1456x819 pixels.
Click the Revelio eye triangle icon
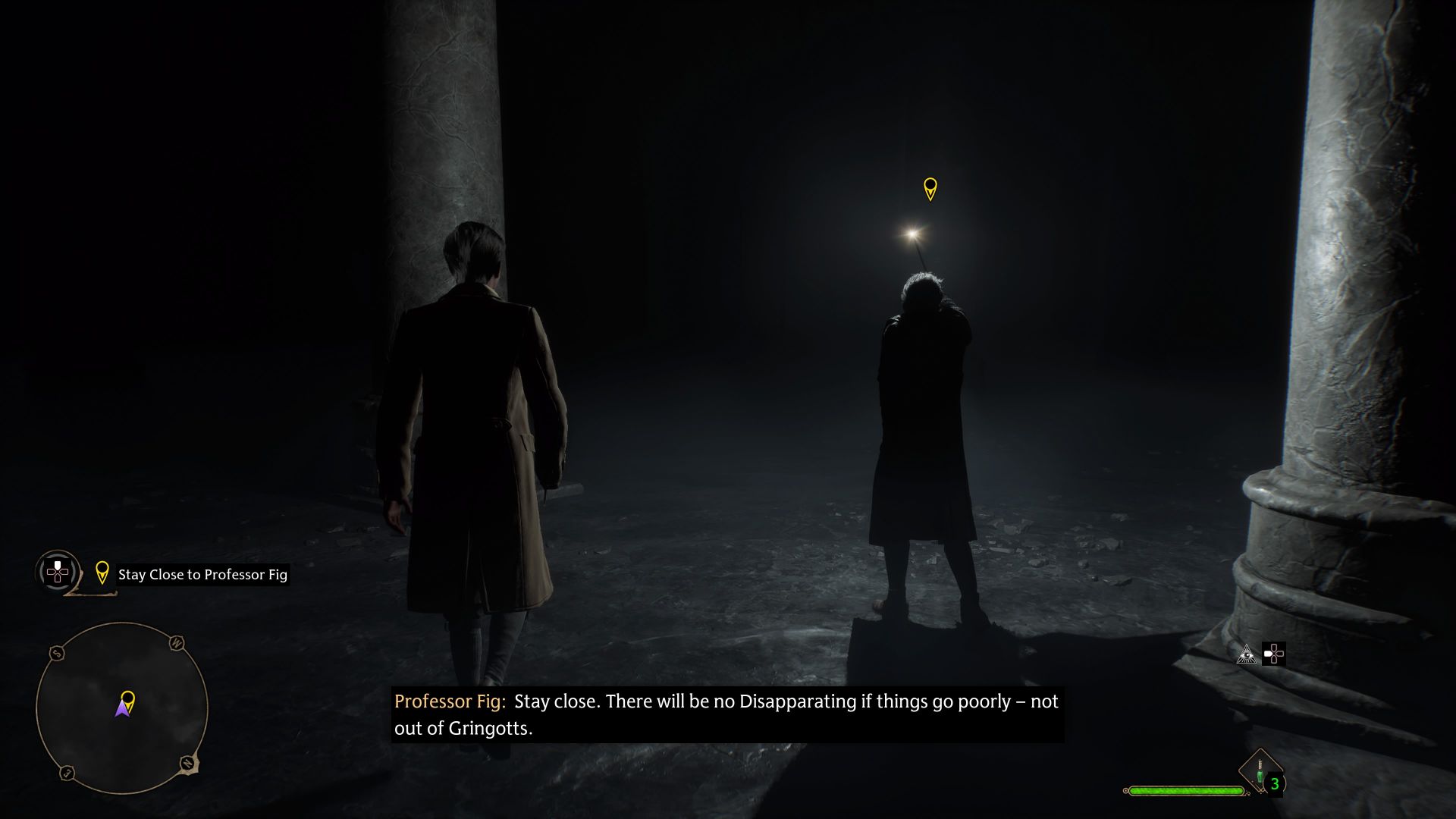(1247, 655)
